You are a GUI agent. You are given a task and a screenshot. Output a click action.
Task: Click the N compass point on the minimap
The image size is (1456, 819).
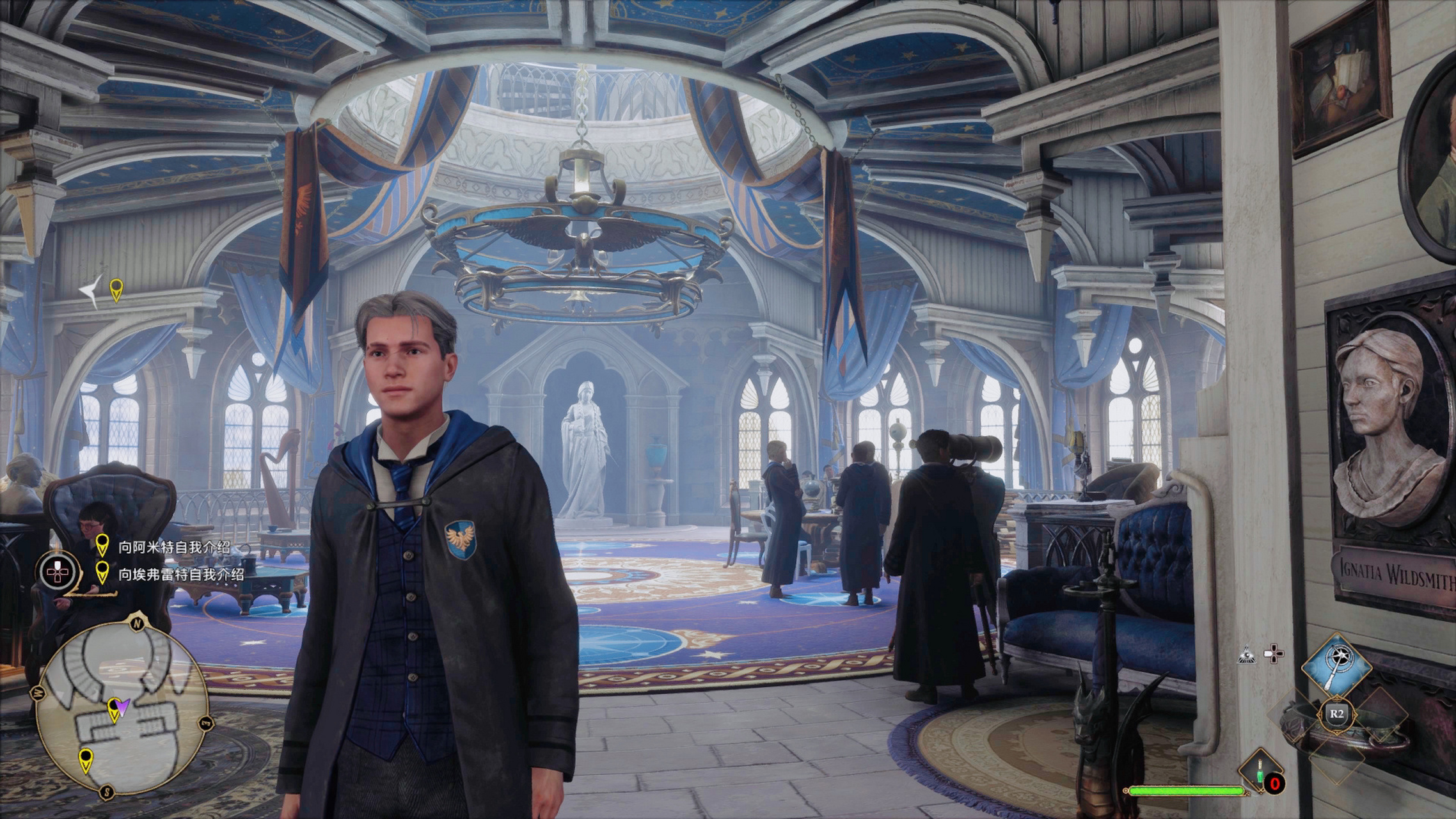click(136, 623)
